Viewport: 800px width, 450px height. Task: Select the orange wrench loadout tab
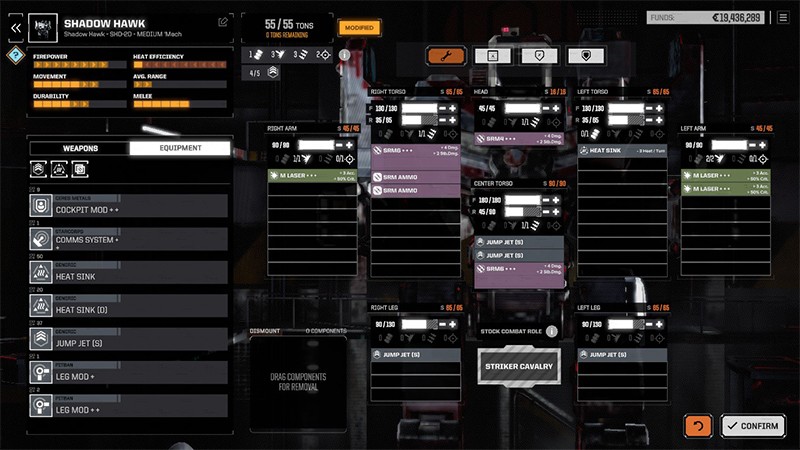[x=445, y=56]
